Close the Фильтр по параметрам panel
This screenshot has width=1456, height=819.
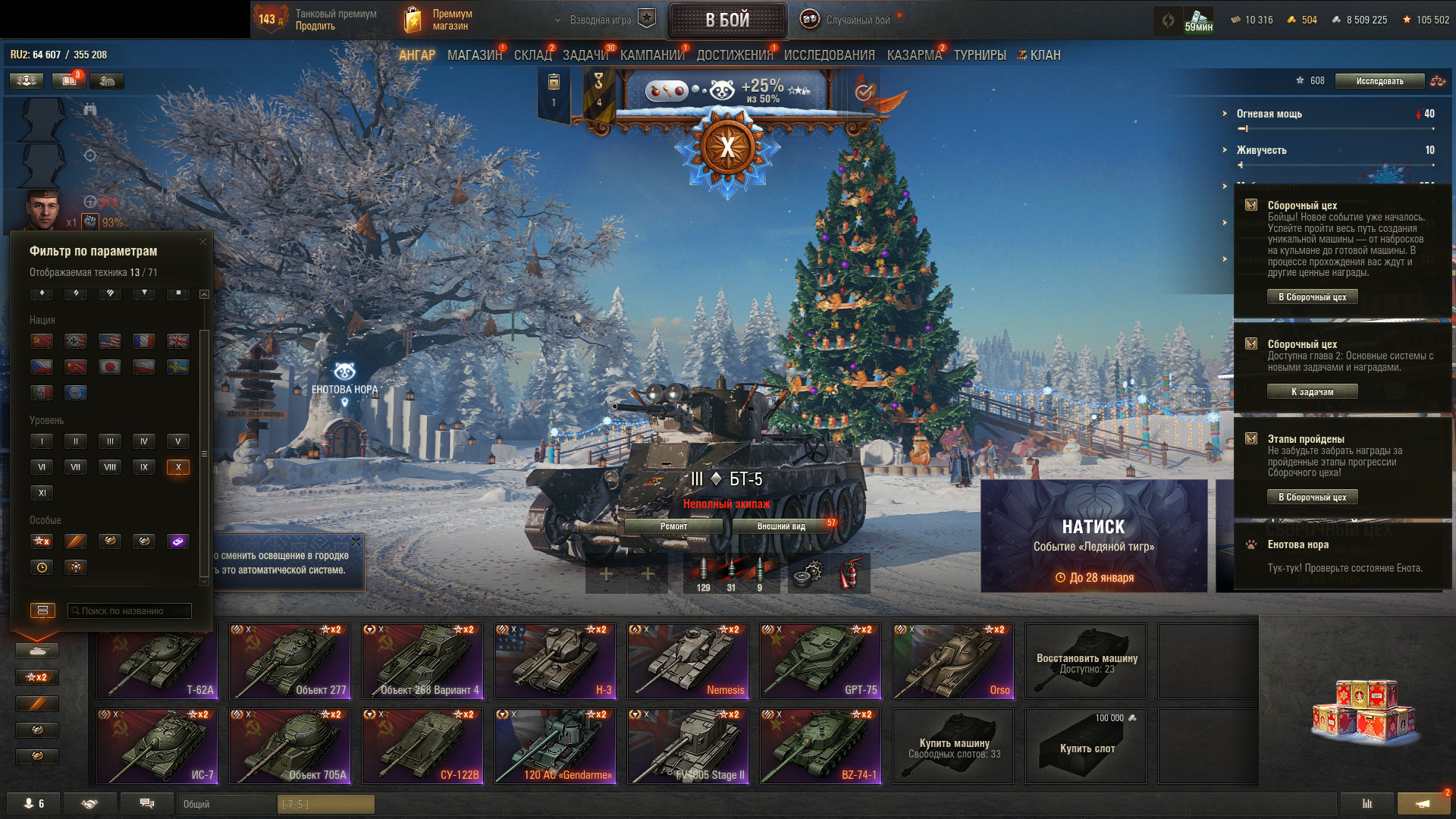point(202,242)
